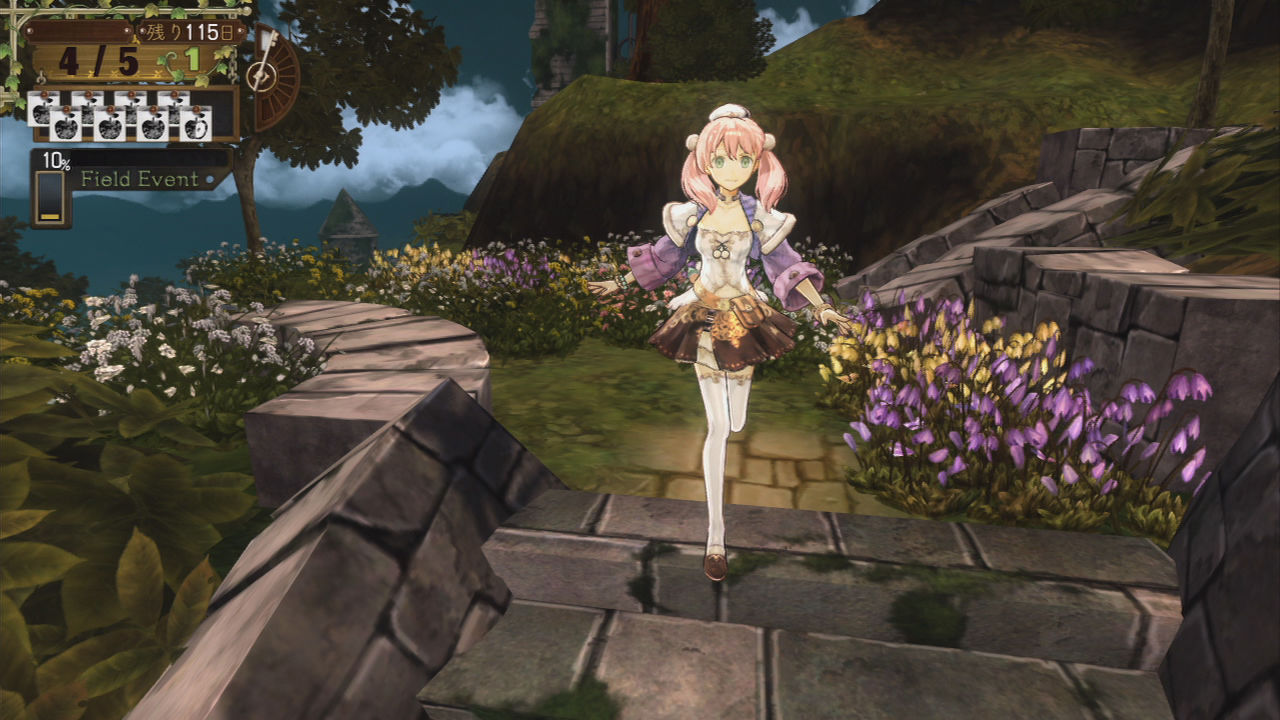Click the green 1 counter on the board

click(x=195, y=57)
